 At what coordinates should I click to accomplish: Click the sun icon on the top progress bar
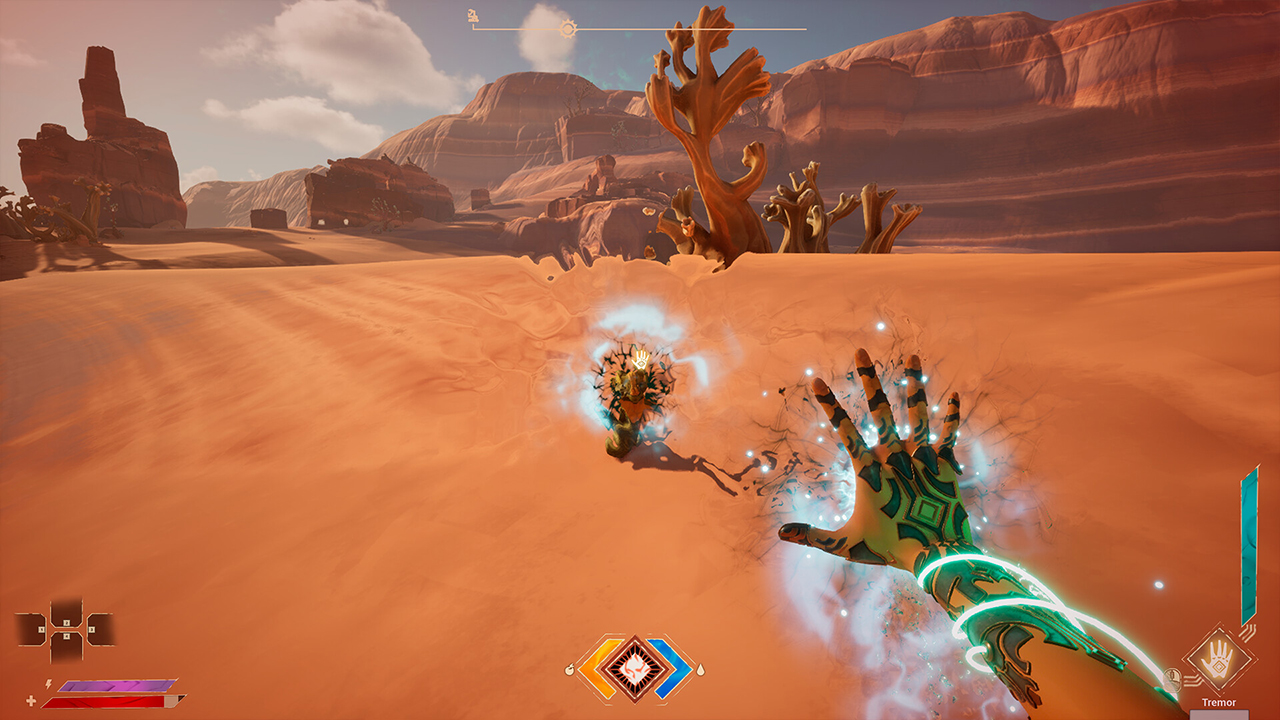pyautogui.click(x=569, y=29)
